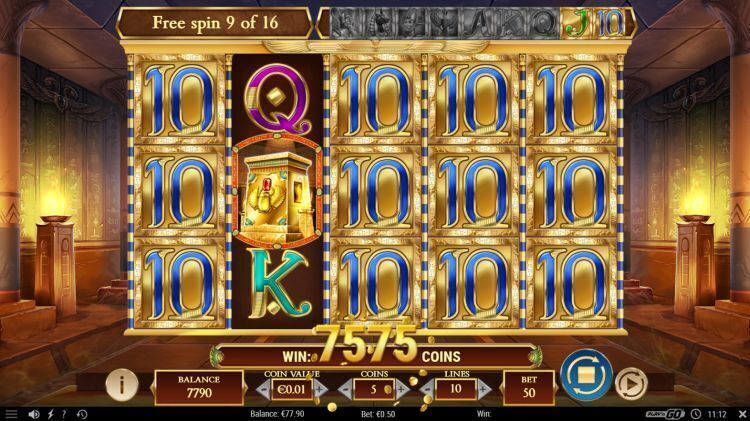Screen dimensions: 750x421
Task: Add more paylines
Action: pyautogui.click(x=484, y=387)
